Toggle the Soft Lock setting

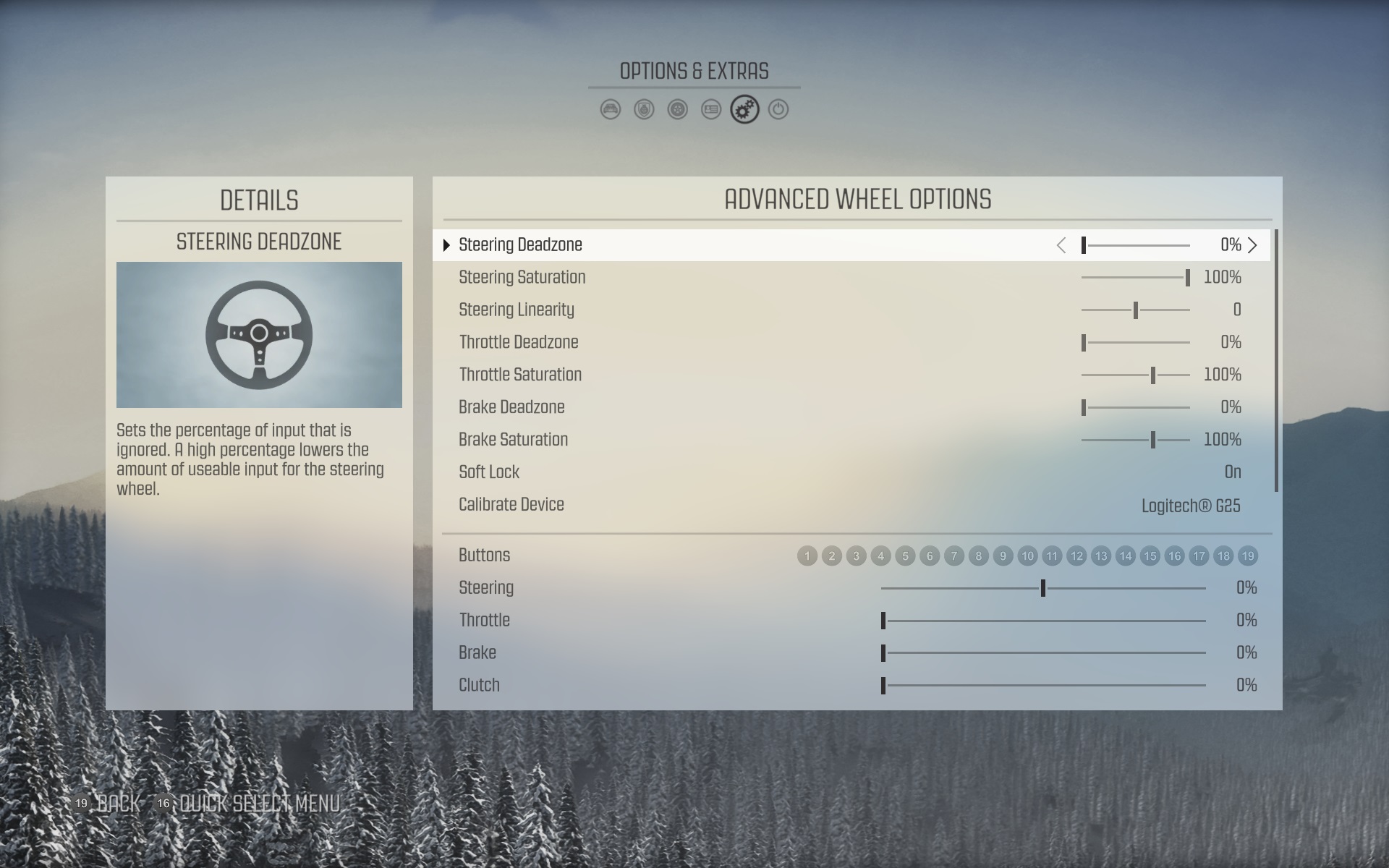click(x=1233, y=472)
